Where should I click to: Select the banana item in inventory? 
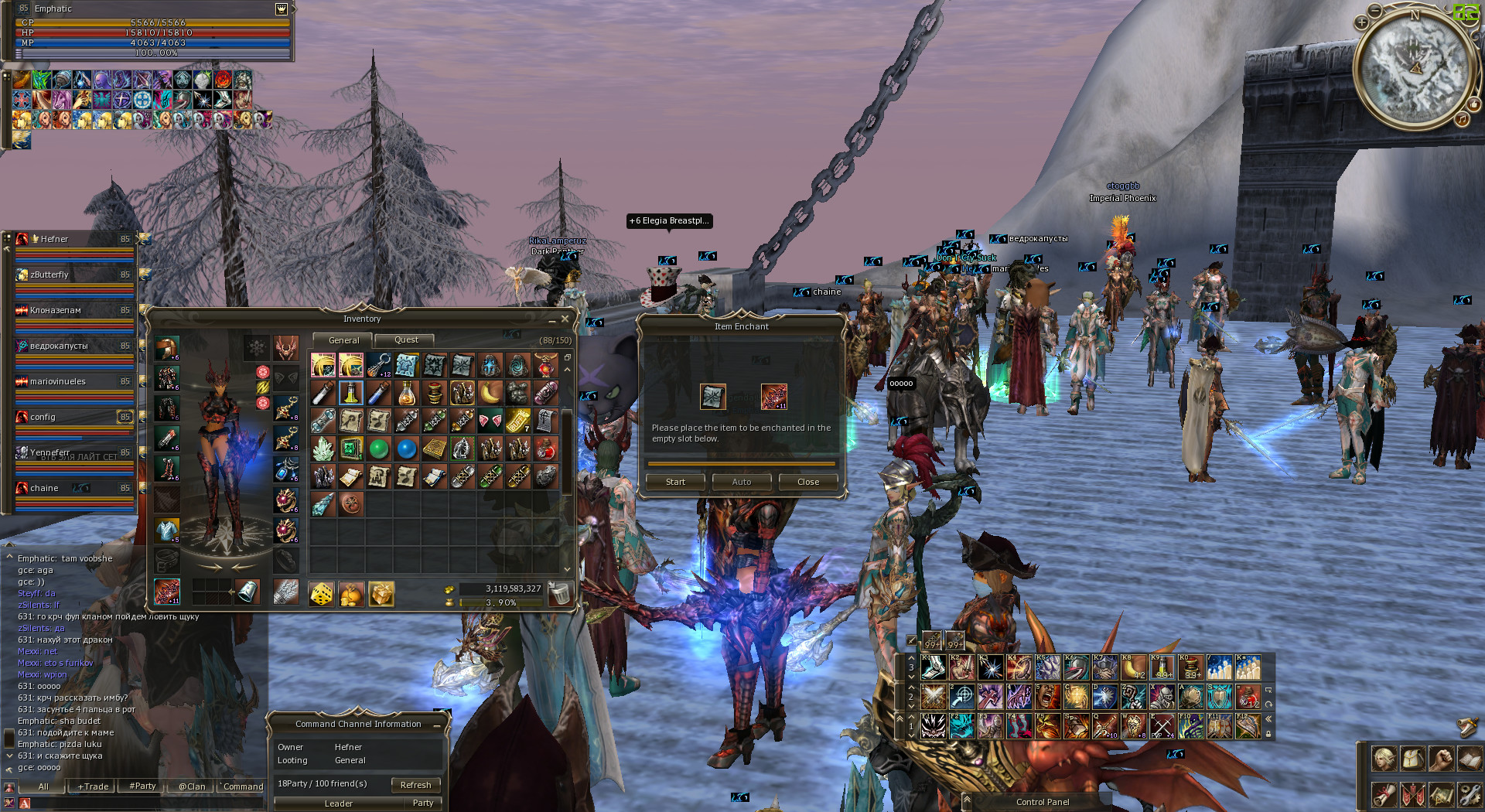[x=490, y=394]
